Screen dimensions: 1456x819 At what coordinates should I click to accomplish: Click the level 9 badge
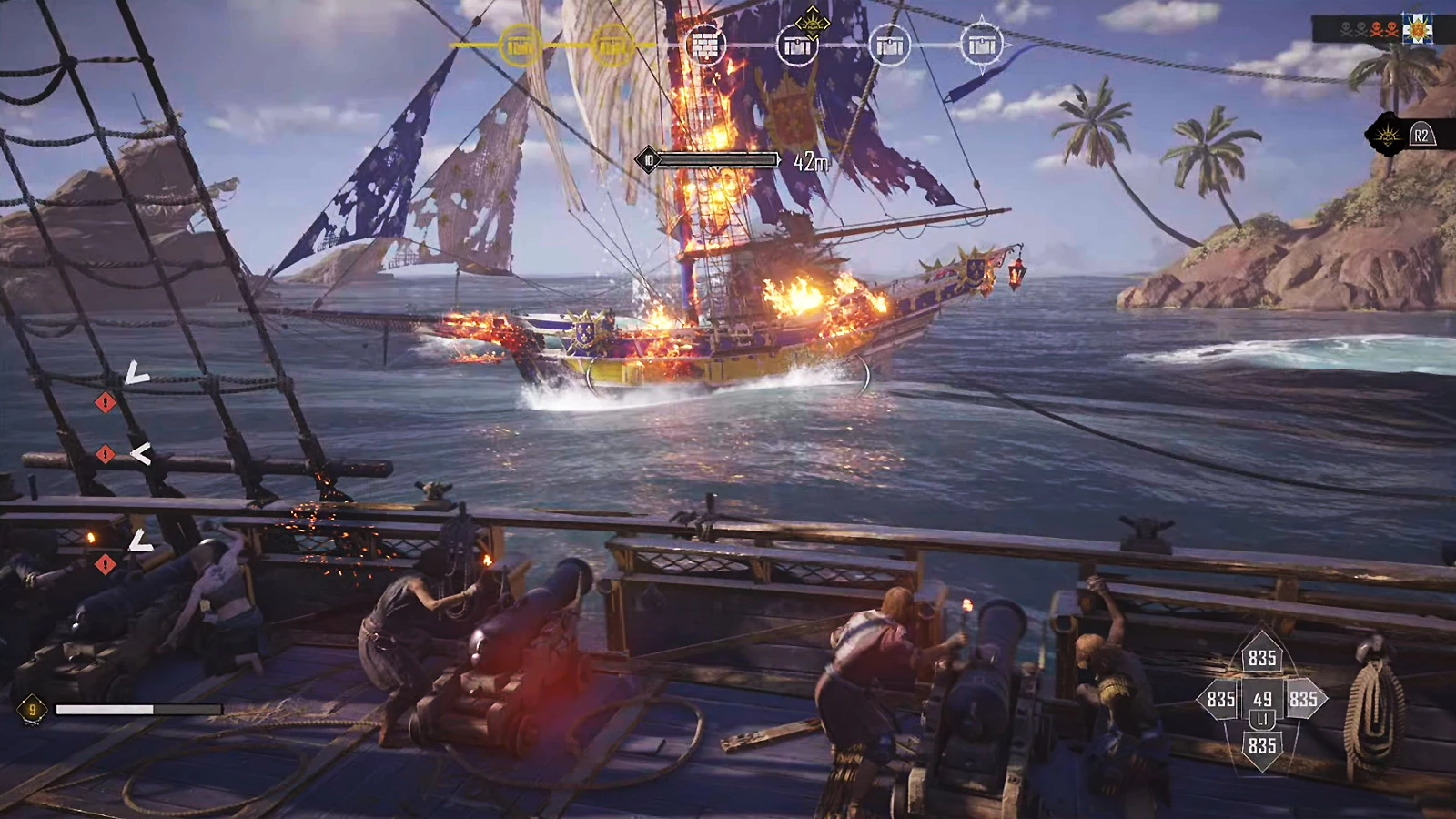click(32, 709)
